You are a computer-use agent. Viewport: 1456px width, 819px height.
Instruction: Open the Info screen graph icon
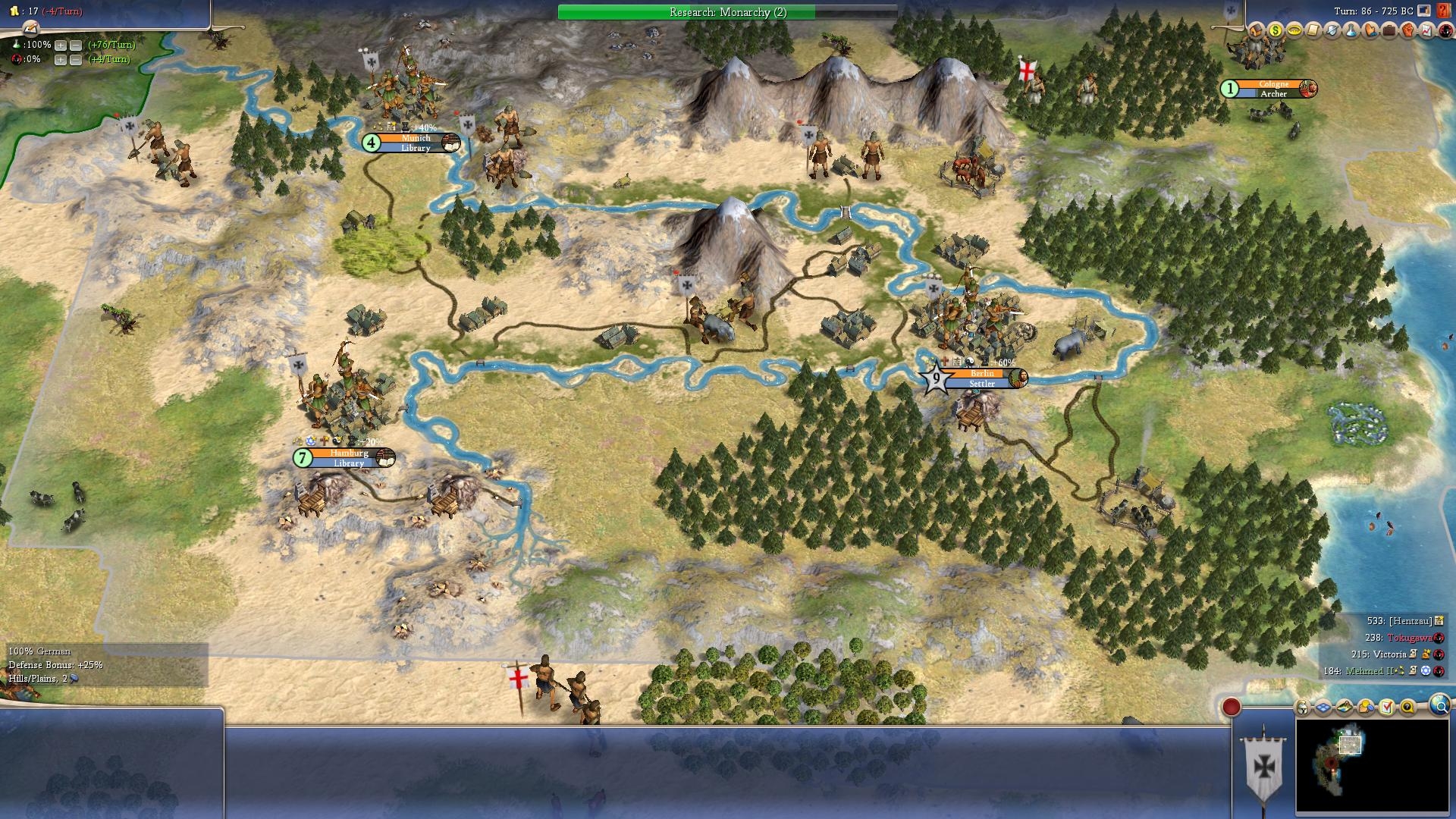point(1426,32)
